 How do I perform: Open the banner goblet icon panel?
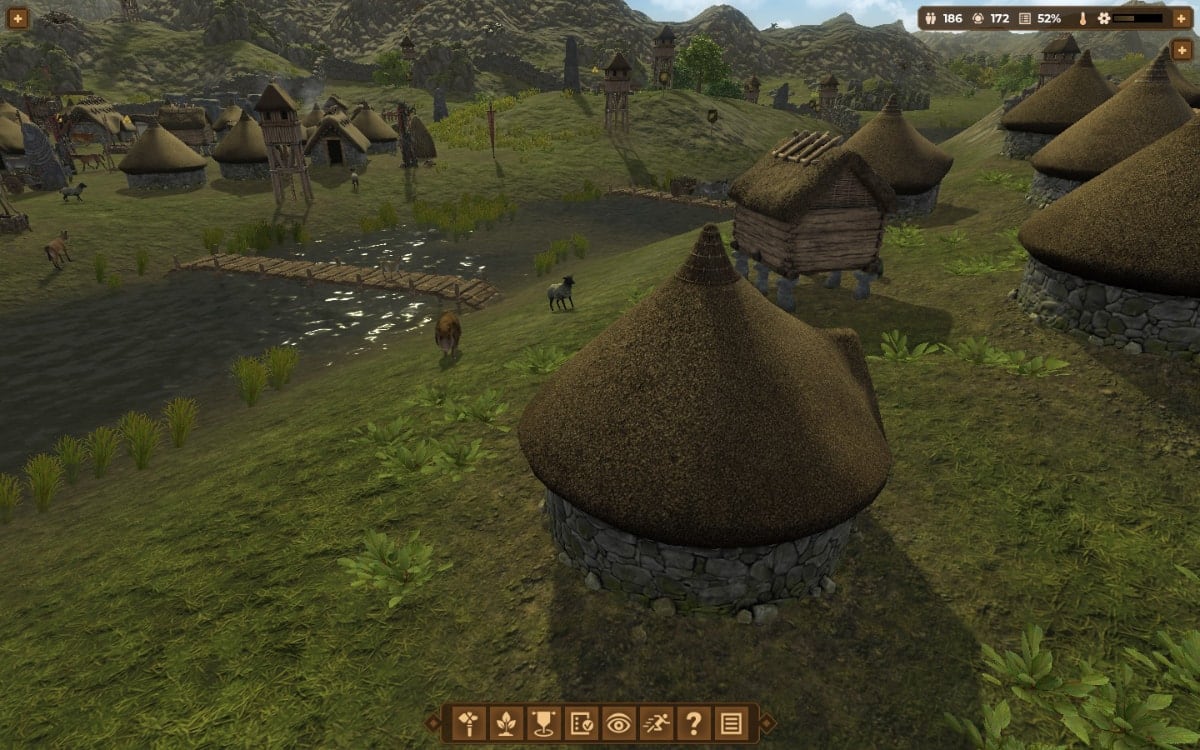[x=543, y=722]
